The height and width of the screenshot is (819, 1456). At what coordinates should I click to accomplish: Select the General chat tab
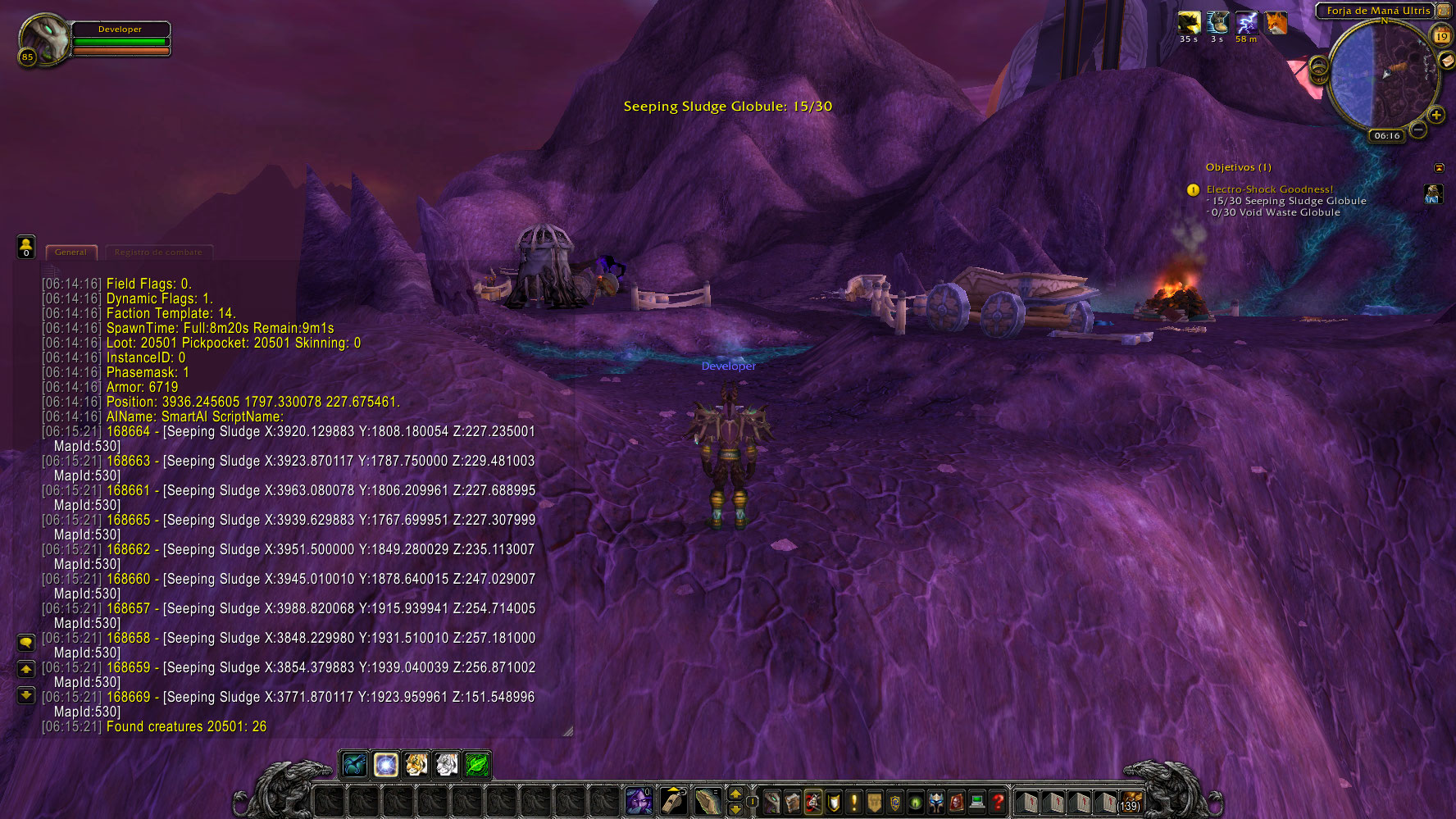click(71, 253)
